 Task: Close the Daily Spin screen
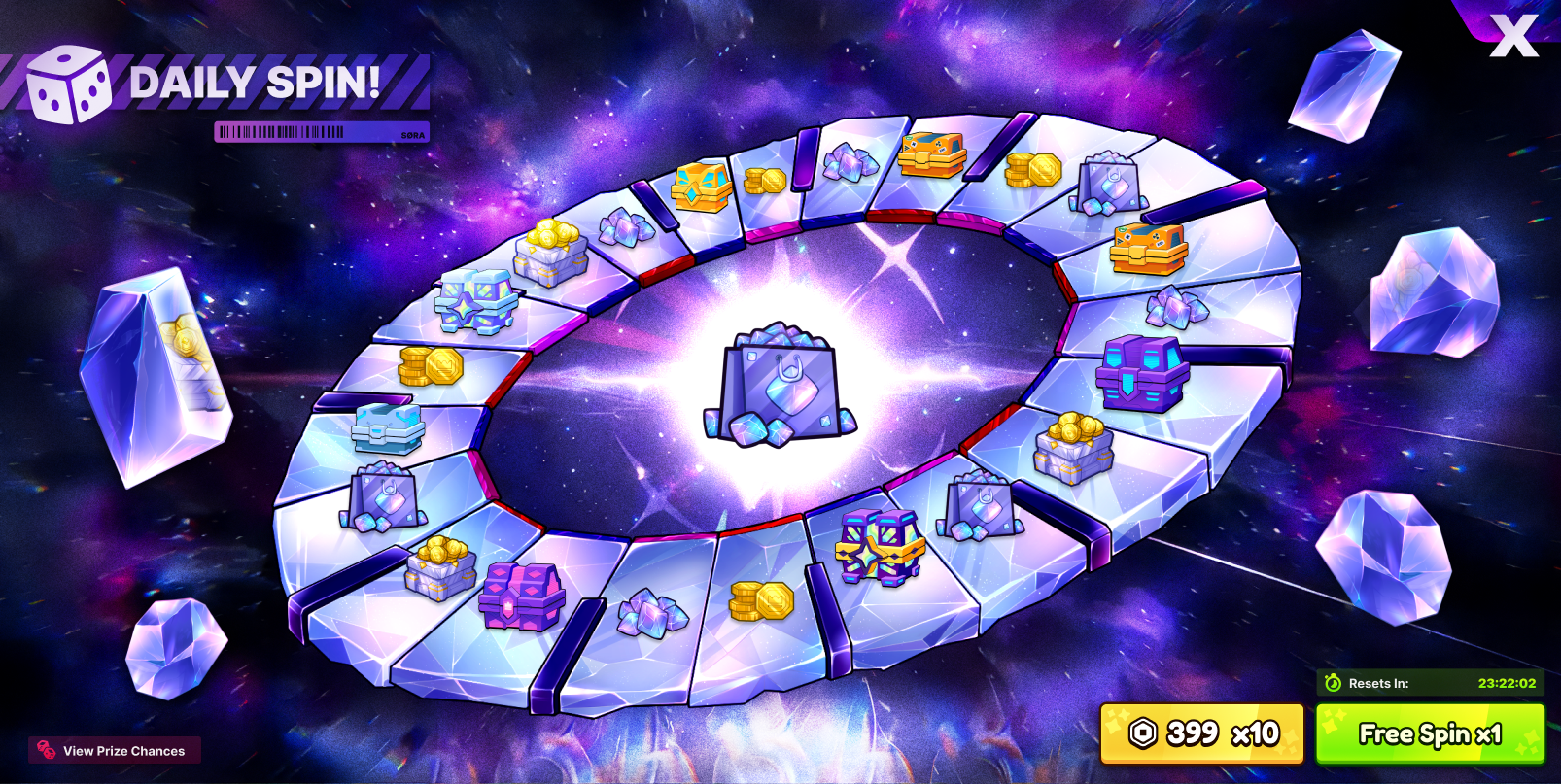pyautogui.click(x=1512, y=36)
